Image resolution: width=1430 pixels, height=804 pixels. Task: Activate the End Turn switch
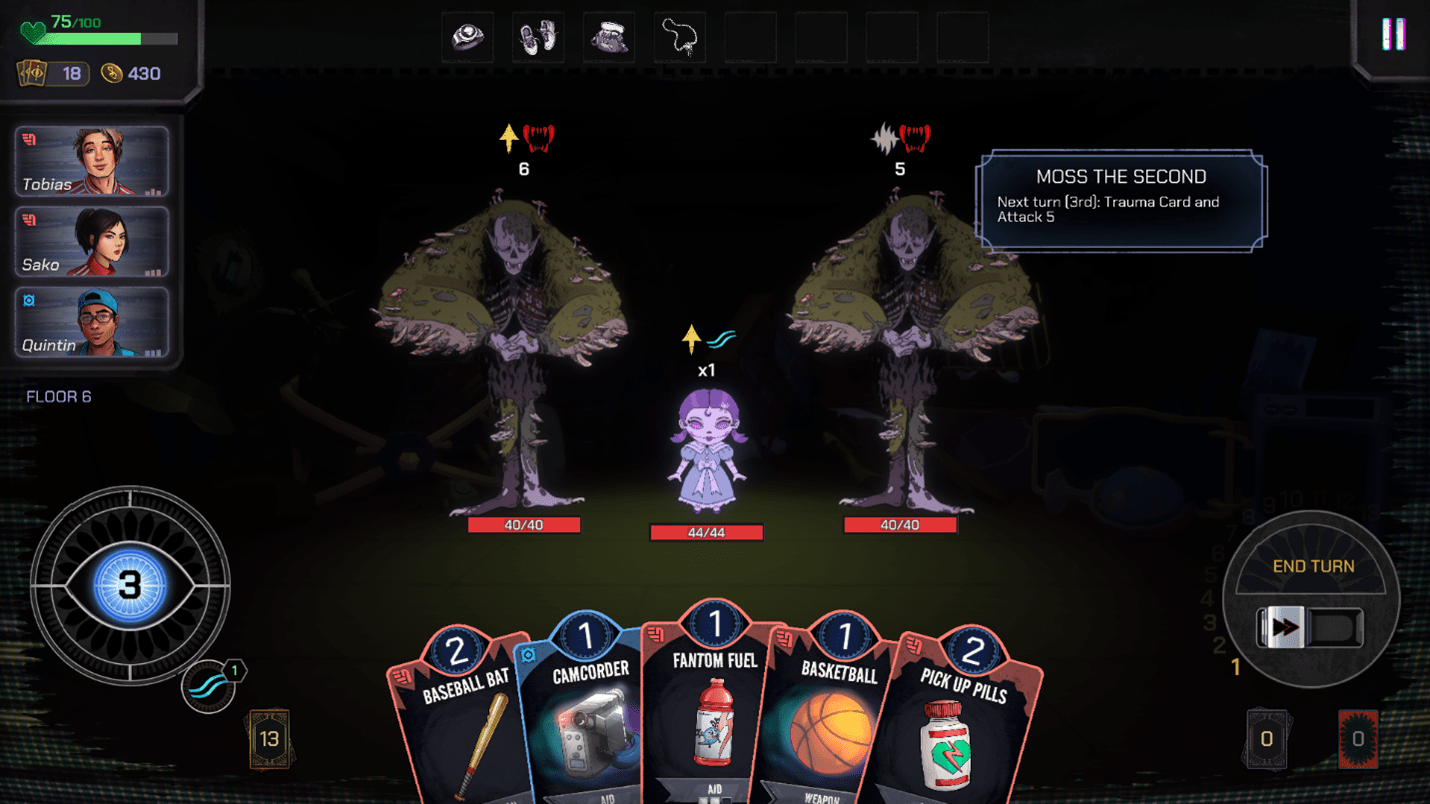pyautogui.click(x=1311, y=628)
